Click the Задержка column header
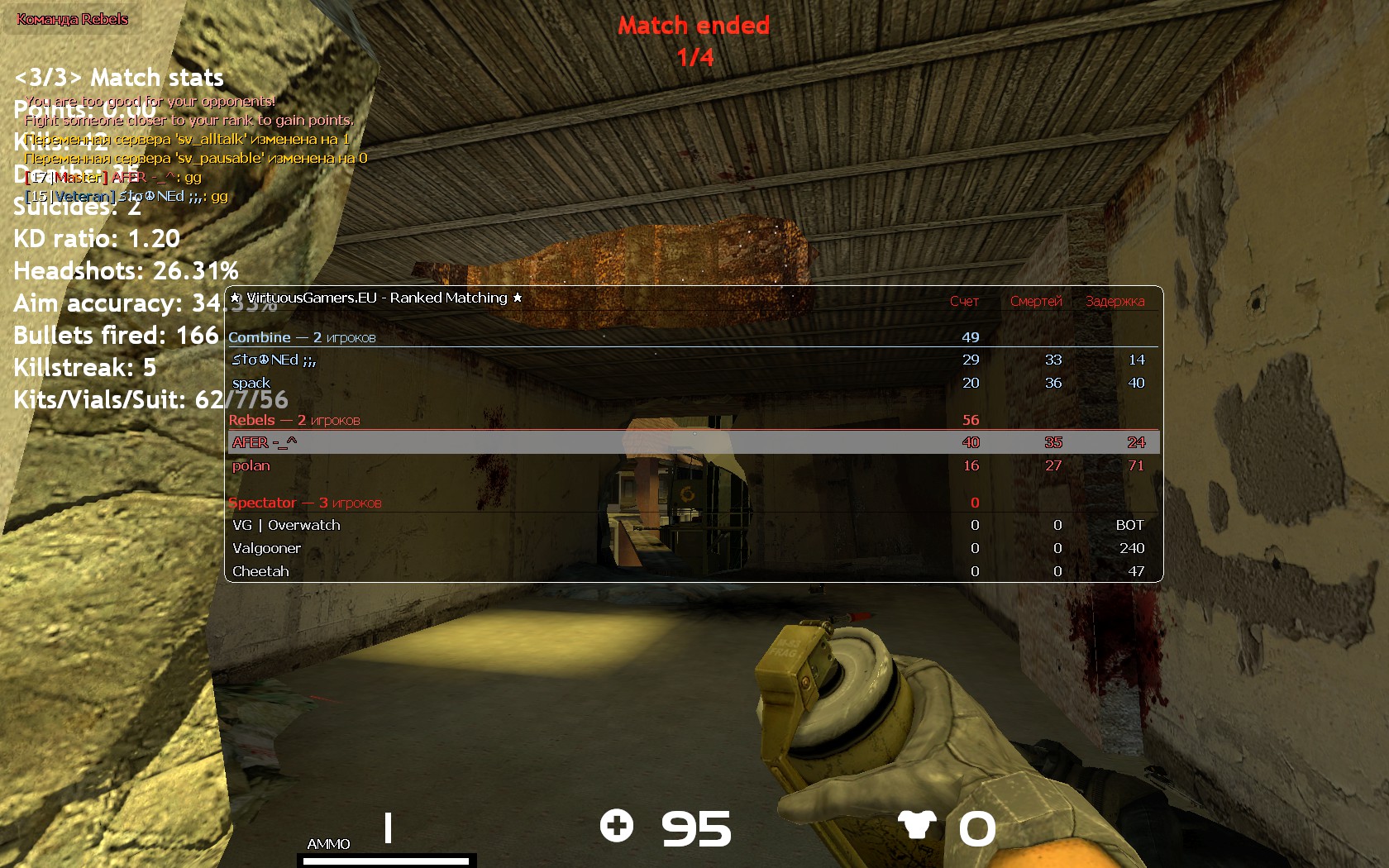This screenshot has height=868, width=1389. 1115,302
